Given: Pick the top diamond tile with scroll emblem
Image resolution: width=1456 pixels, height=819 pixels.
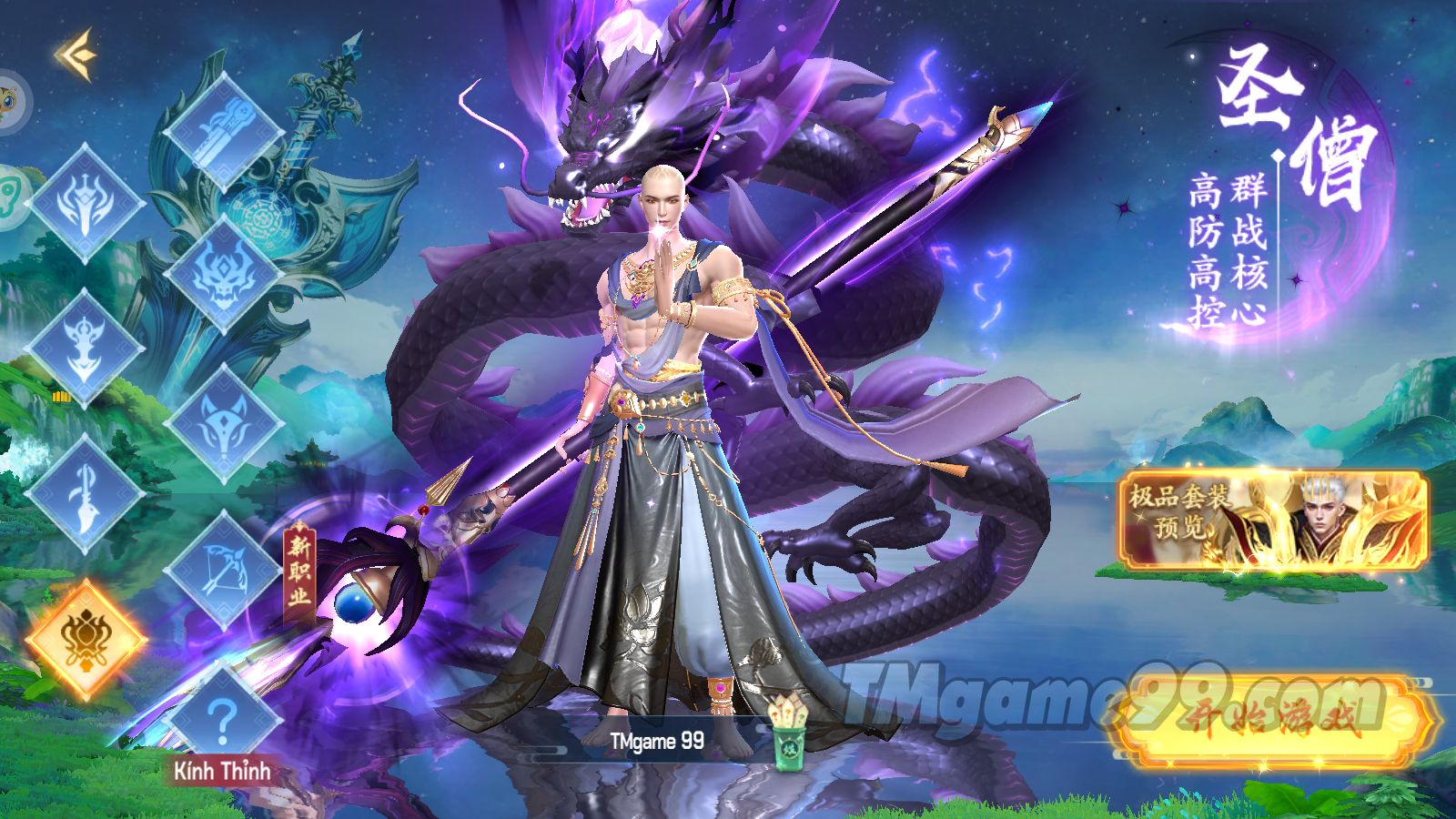Looking at the screenshot, I should coord(223,130).
